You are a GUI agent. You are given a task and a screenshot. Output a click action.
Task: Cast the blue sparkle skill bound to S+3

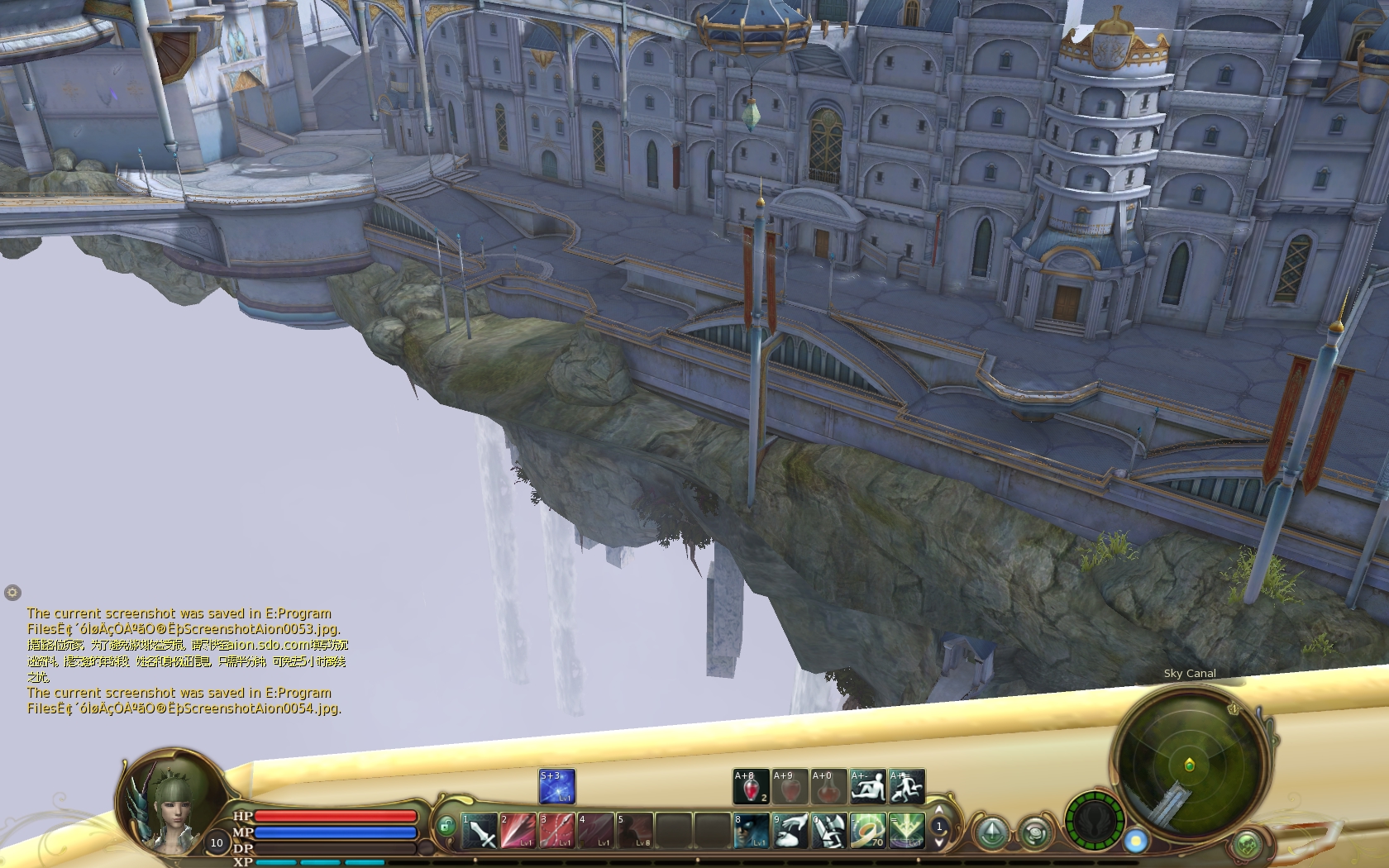[556, 787]
